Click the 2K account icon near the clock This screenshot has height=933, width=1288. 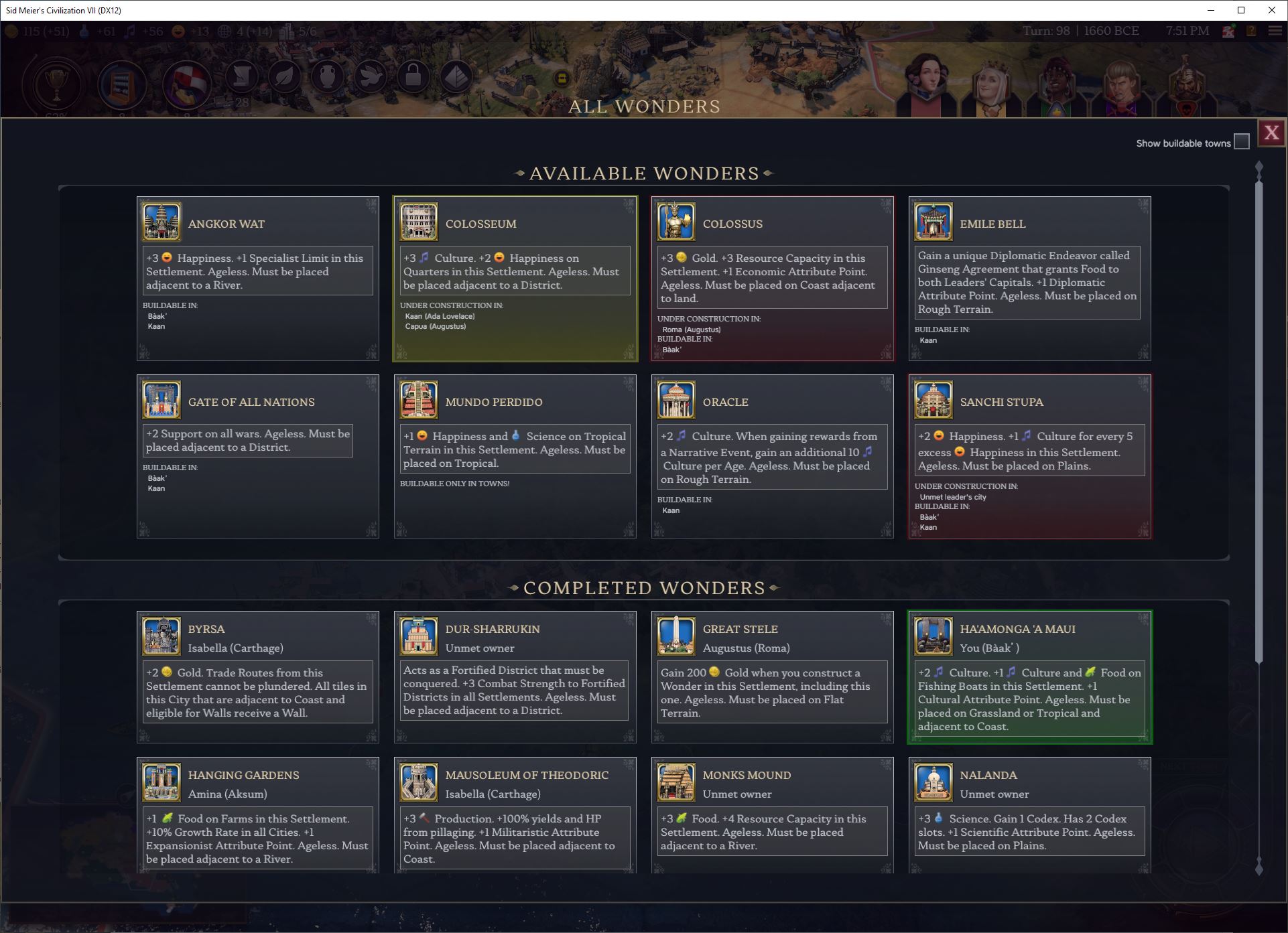click(x=1228, y=31)
